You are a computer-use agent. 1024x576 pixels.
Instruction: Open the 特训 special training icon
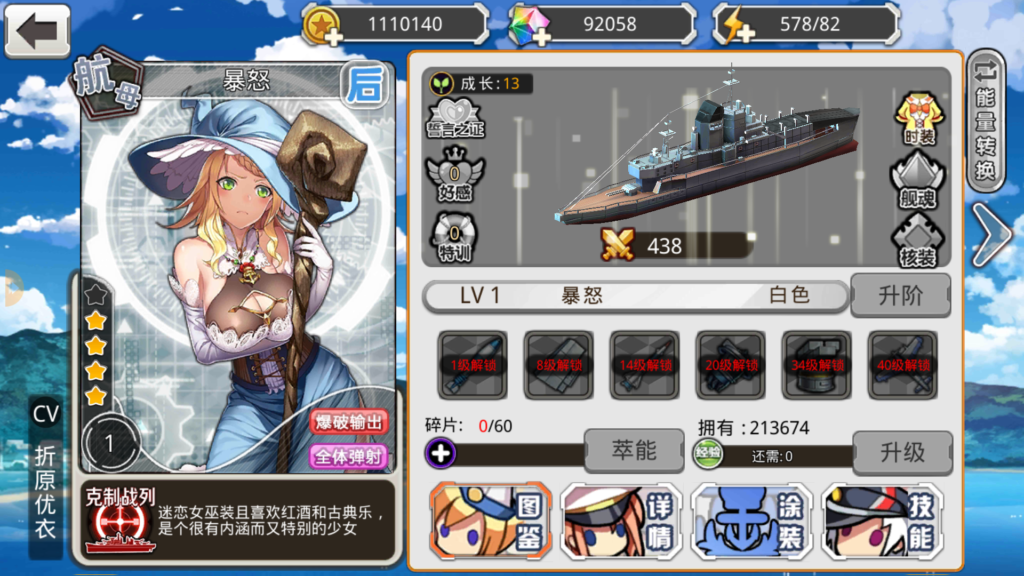pos(455,238)
